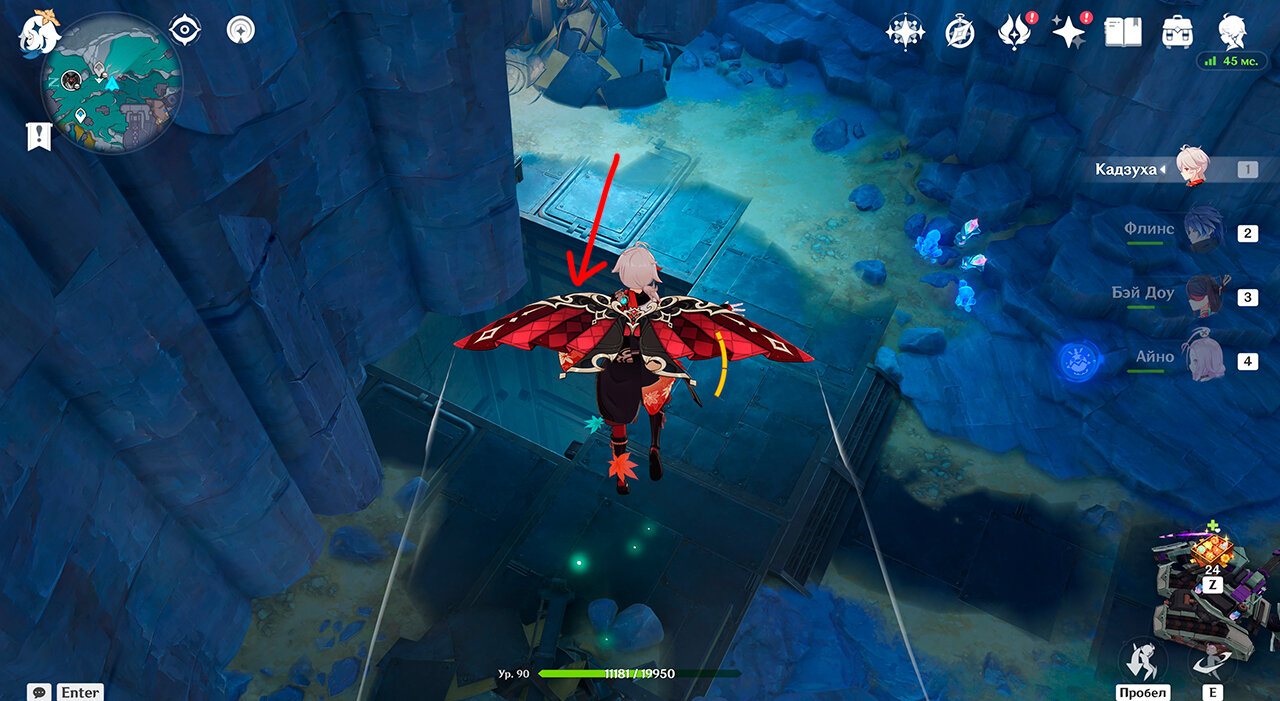Switch to party member Флинс
This screenshot has width=1280, height=701.
click(x=1204, y=231)
